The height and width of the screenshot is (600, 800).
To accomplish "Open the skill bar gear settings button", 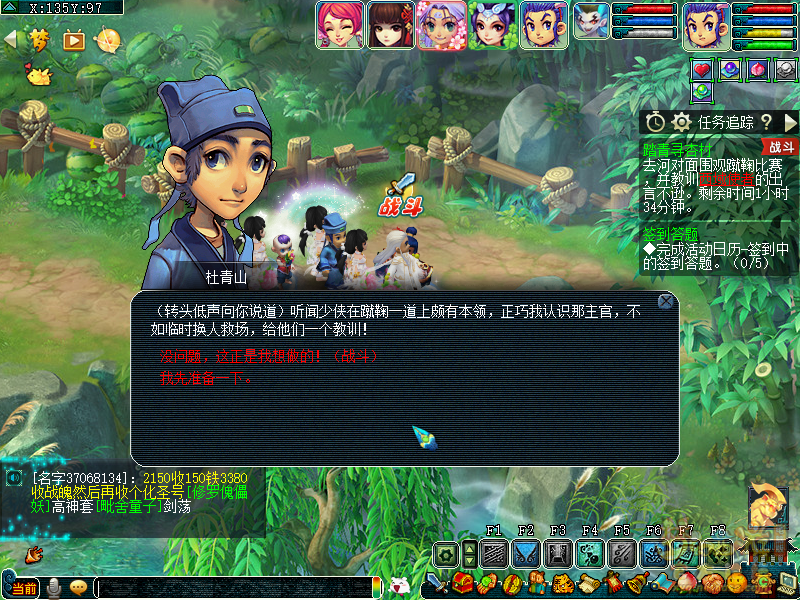I will pyautogui.click(x=446, y=554).
